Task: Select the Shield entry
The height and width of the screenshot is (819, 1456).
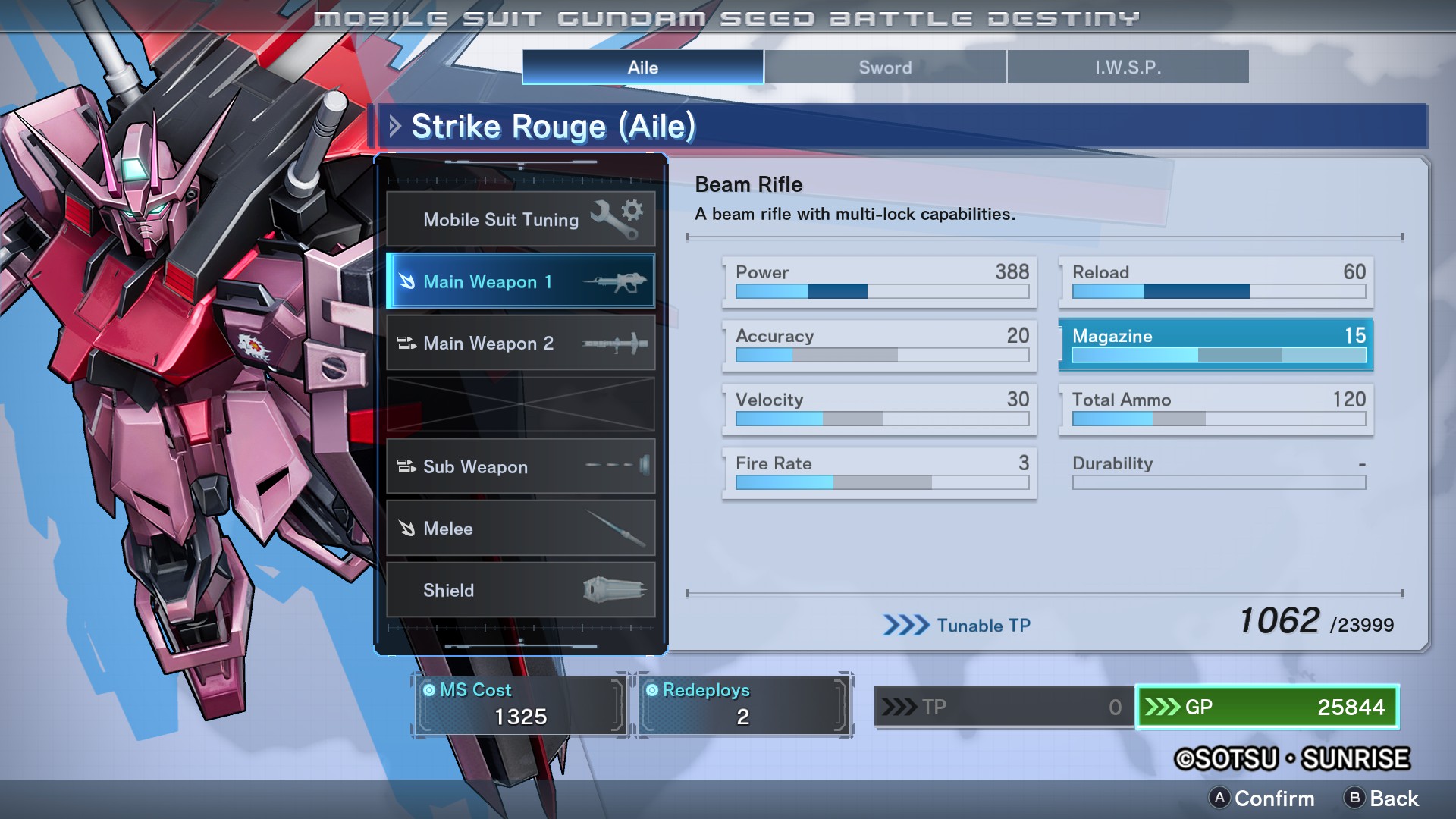Action: point(520,590)
